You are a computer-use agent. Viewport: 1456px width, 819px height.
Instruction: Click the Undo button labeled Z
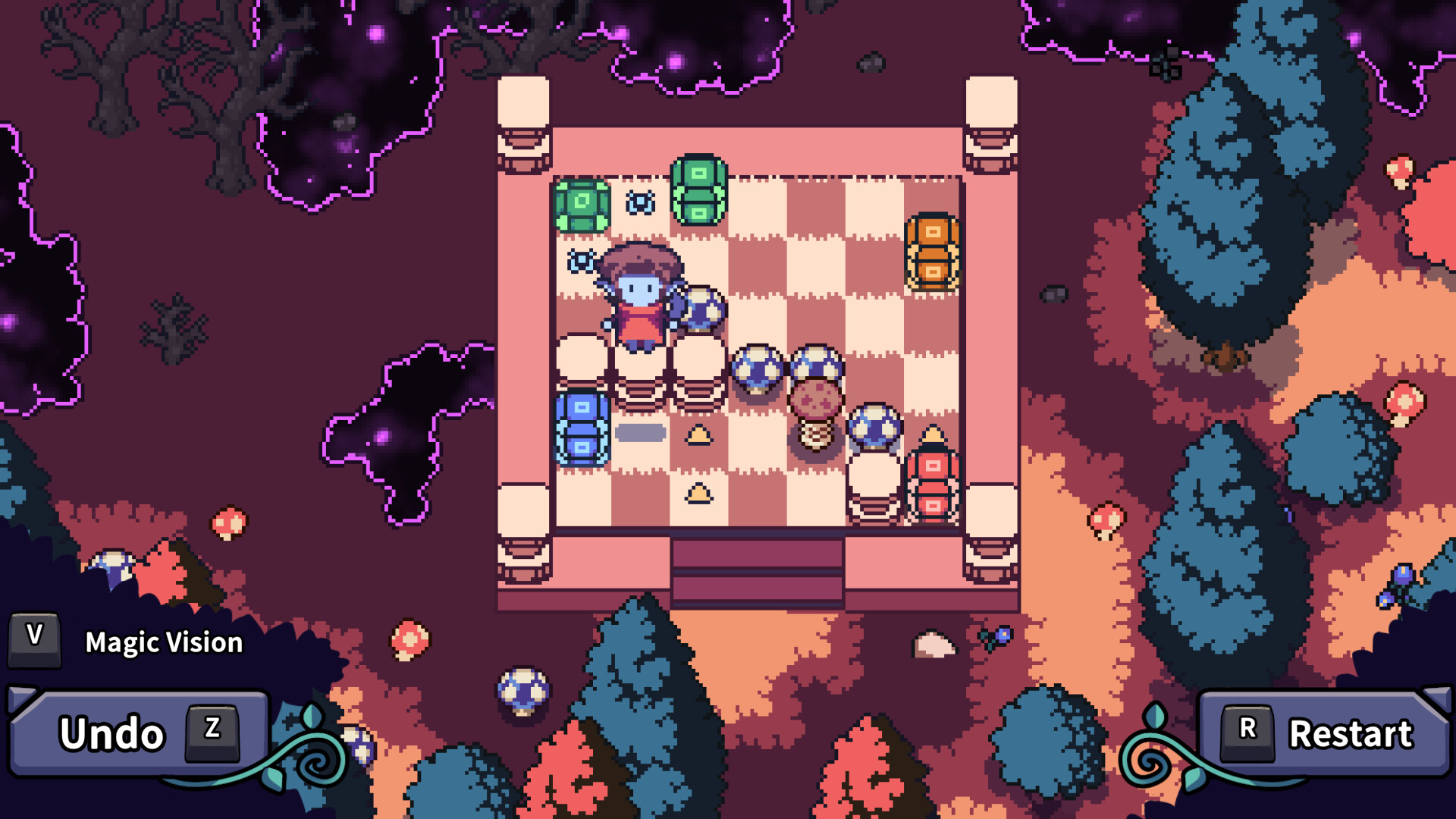pyautogui.click(x=136, y=732)
